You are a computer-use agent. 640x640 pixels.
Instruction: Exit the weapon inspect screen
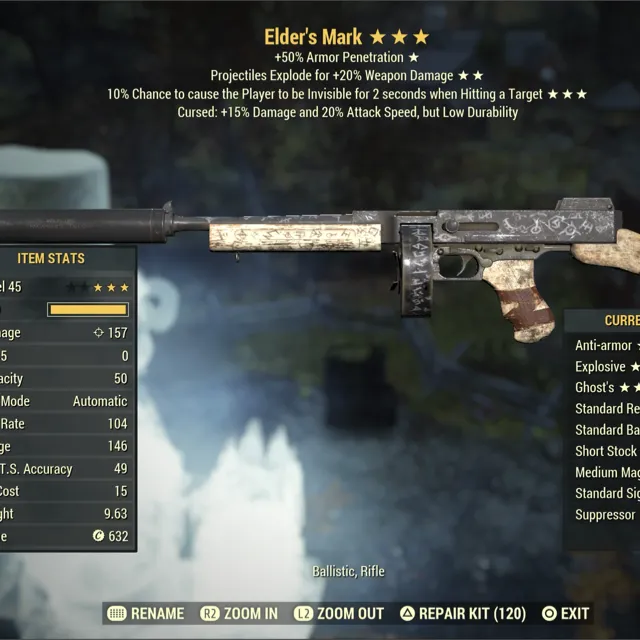pos(565,613)
